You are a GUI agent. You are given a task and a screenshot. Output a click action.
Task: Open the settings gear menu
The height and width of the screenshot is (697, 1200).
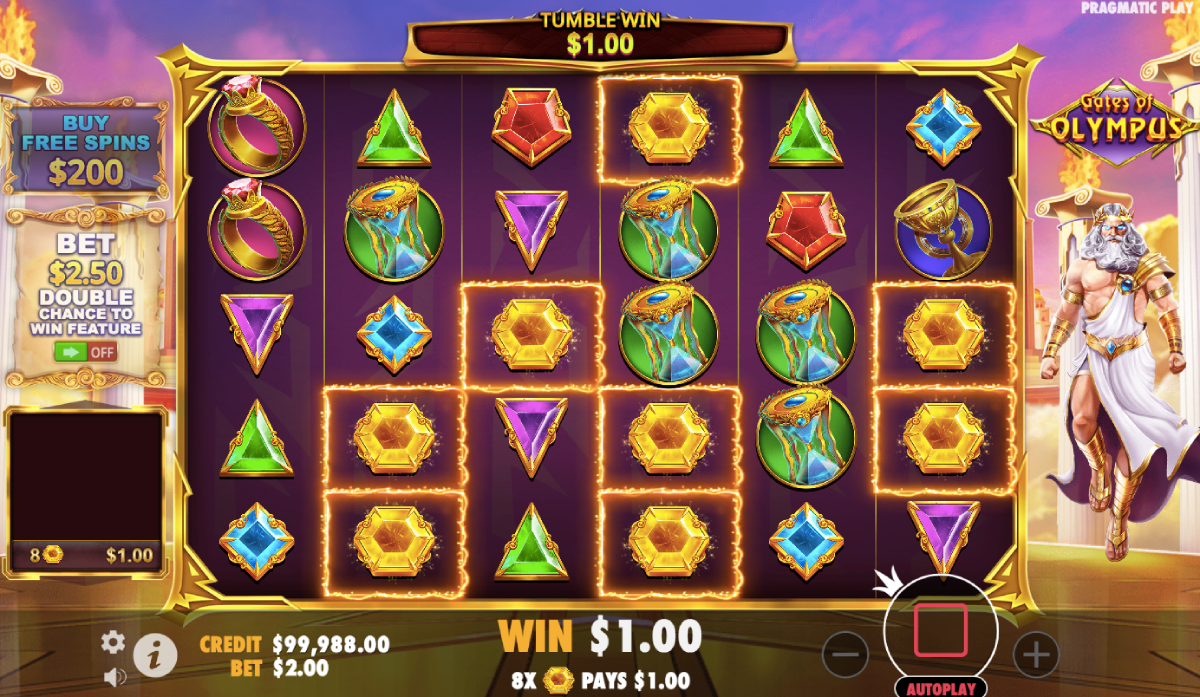[114, 641]
